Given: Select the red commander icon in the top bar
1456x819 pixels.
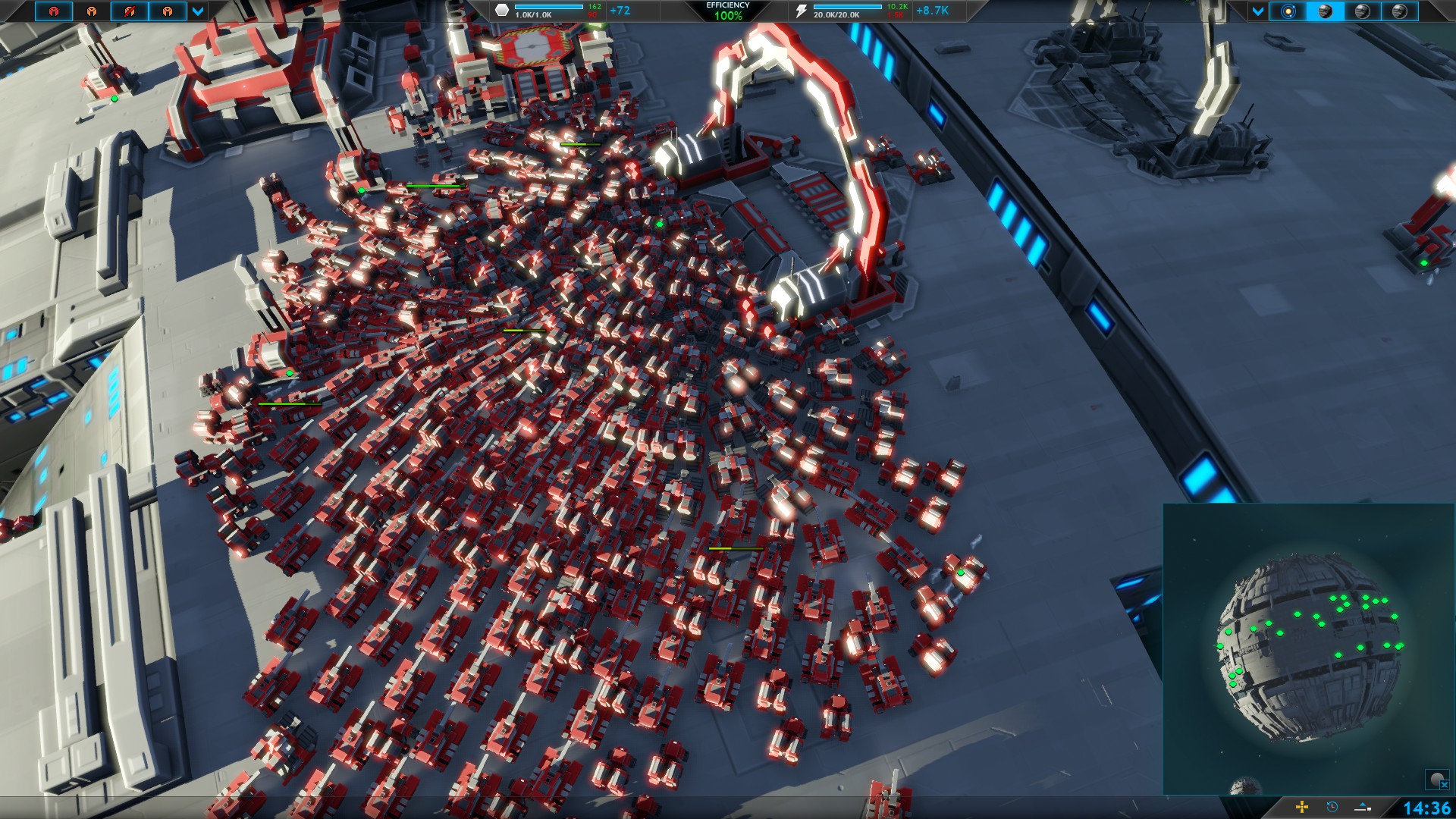Looking at the screenshot, I should coord(54,11).
